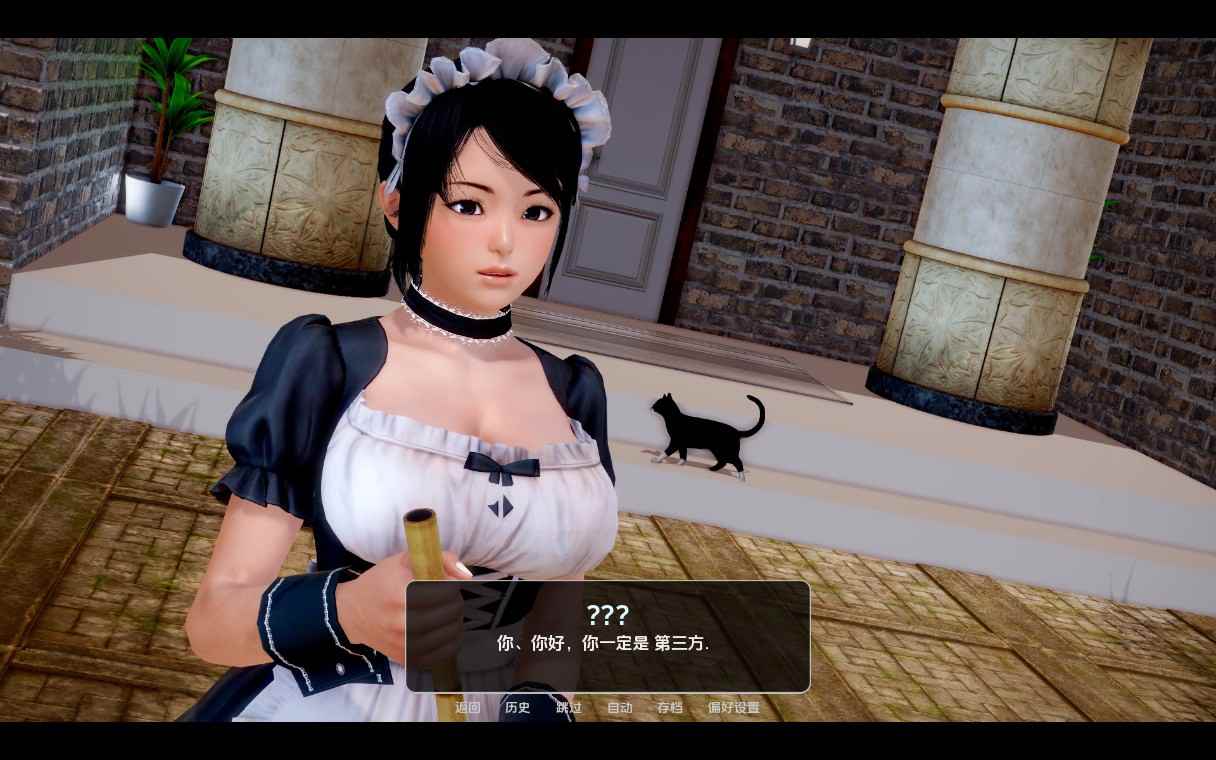Open the 存档 (Save) menu

pos(670,708)
